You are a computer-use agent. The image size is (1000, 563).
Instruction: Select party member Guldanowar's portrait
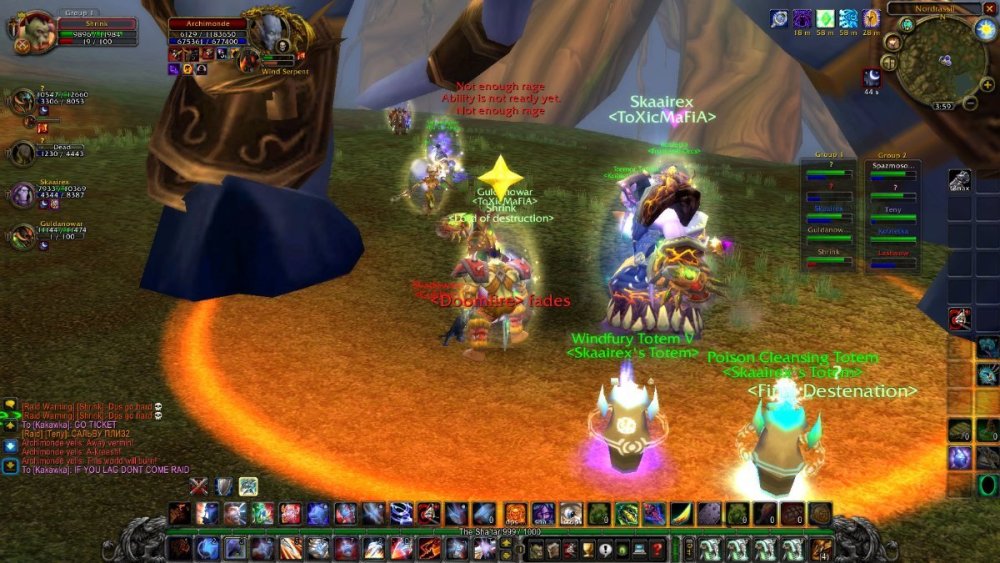tap(22, 237)
